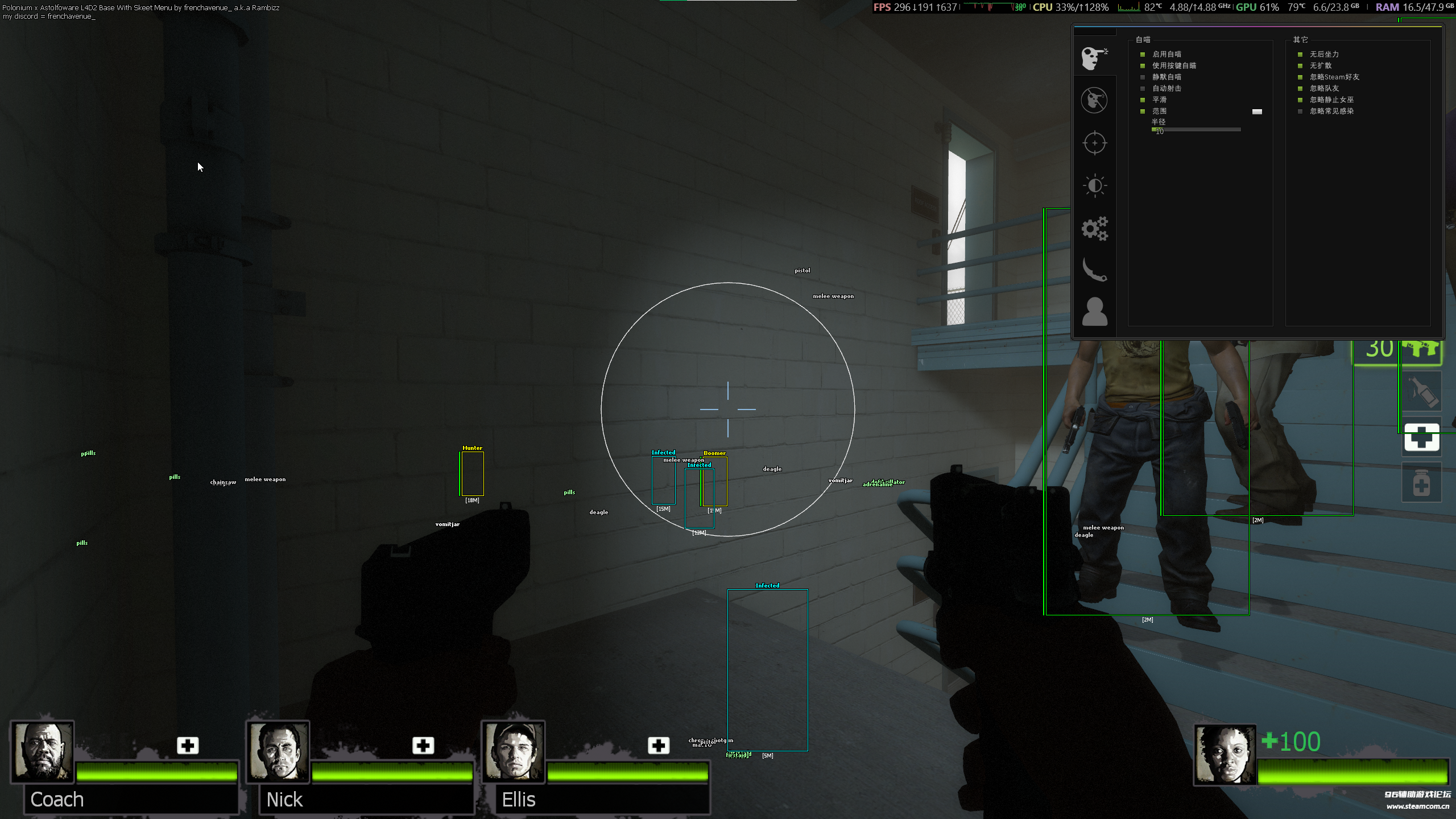1456x819 pixels.
Task: Click the keybind button beside 范围
Action: (1258, 111)
